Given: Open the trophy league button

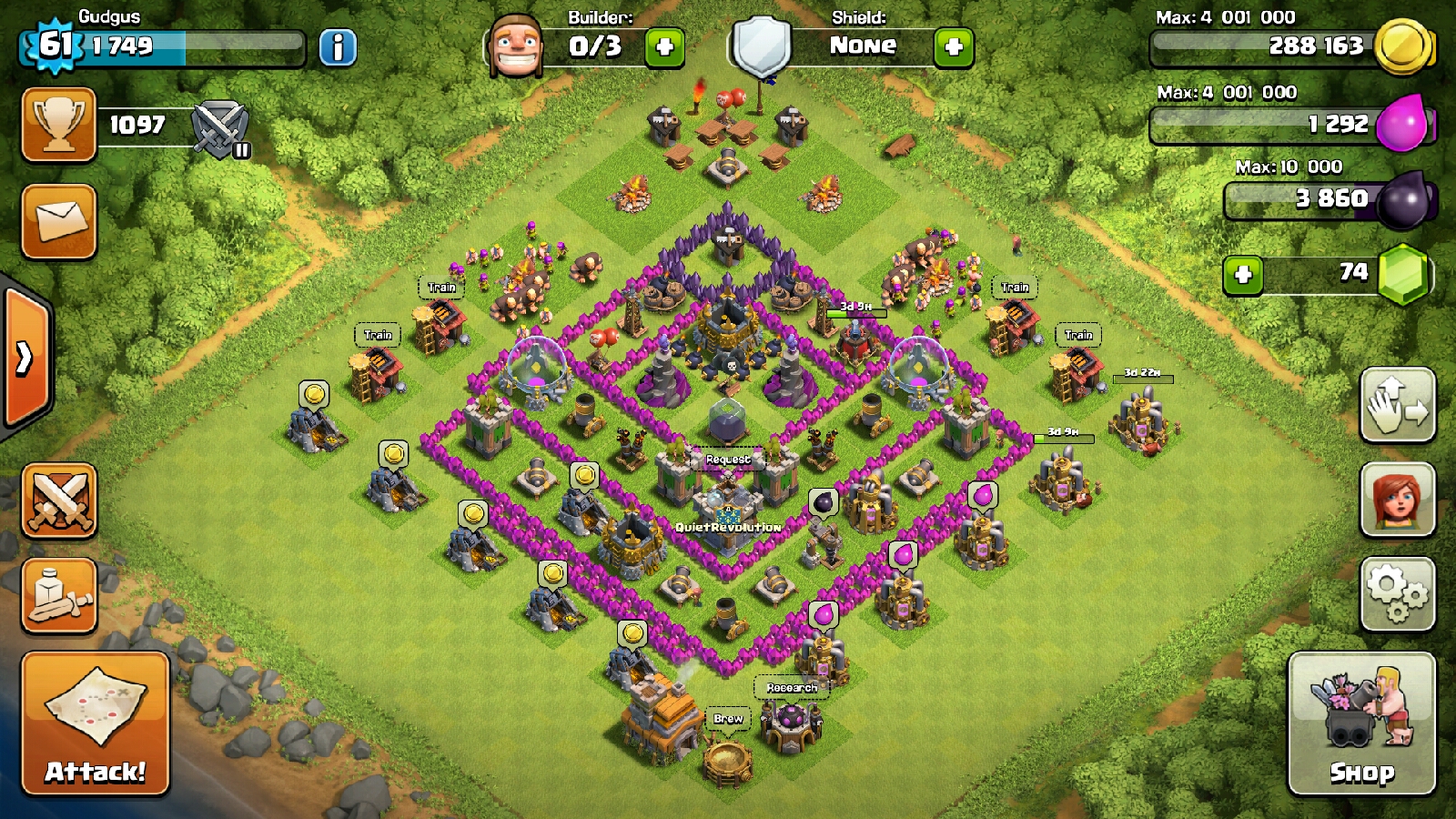Looking at the screenshot, I should (59, 125).
